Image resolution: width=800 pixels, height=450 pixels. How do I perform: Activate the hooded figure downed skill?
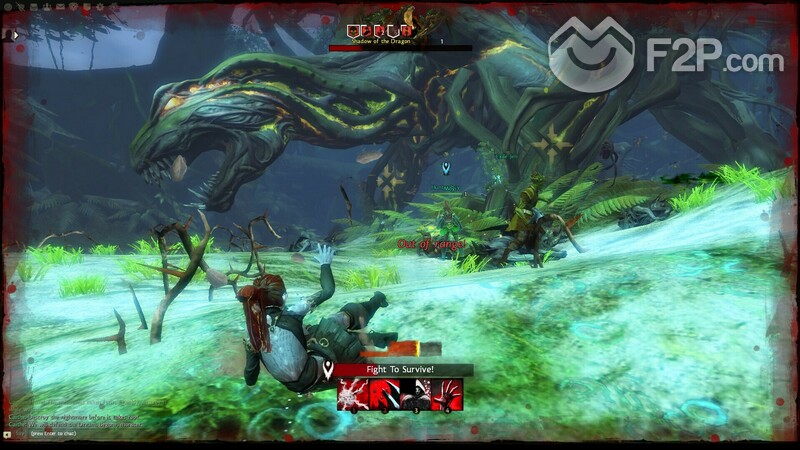click(416, 395)
